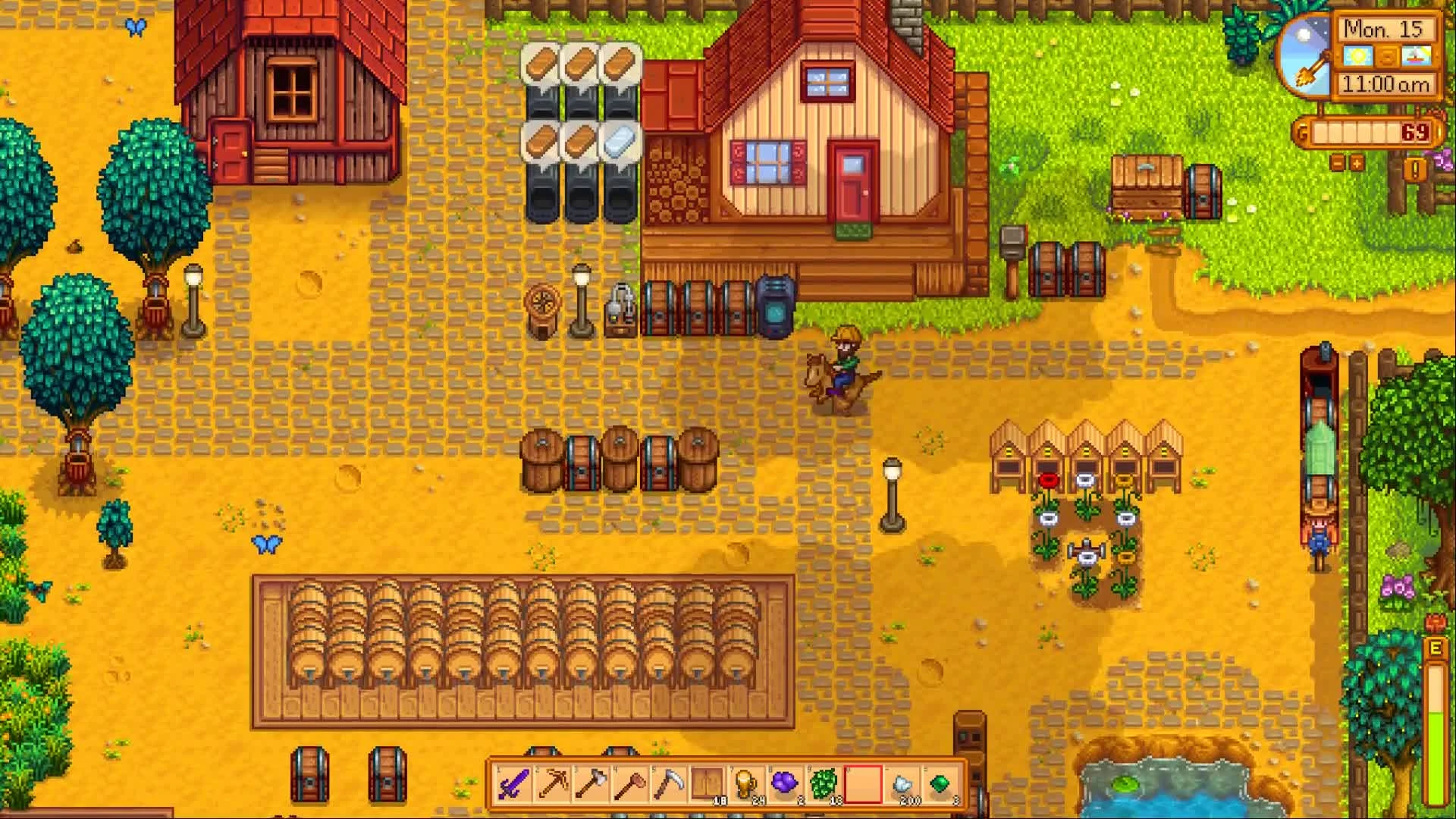
Task: Click the 11:00 am time readout
Action: tap(1387, 82)
